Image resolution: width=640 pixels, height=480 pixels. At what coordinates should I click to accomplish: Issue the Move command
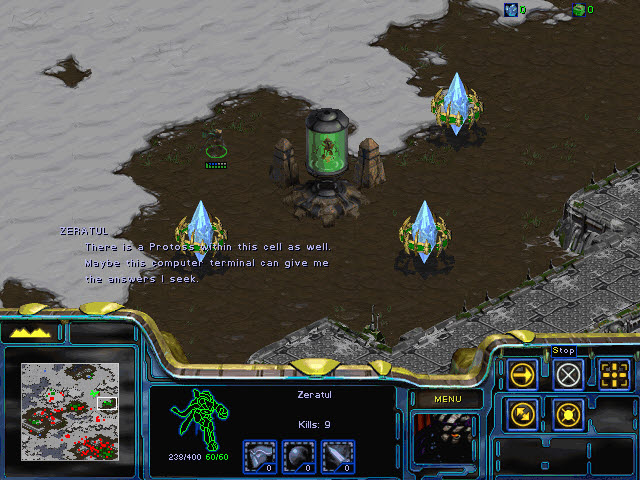click(523, 374)
